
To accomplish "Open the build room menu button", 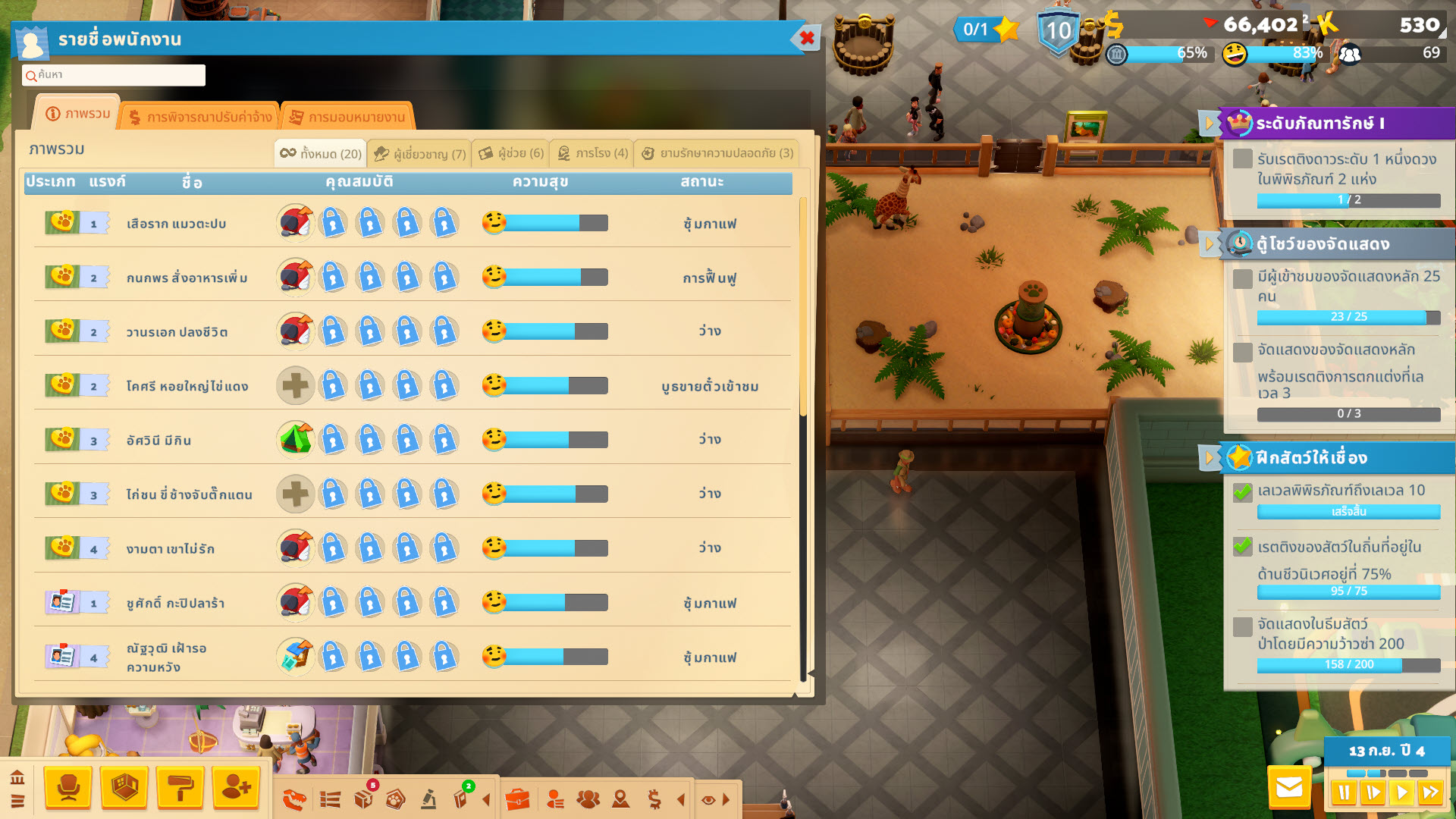I will (x=124, y=788).
